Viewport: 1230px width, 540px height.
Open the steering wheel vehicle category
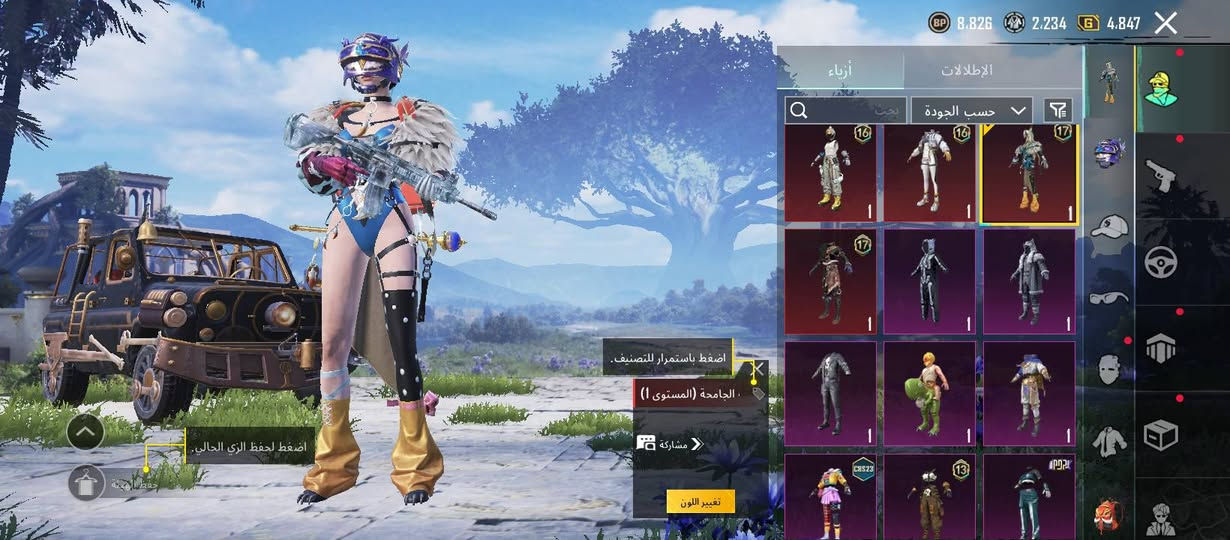click(1160, 262)
